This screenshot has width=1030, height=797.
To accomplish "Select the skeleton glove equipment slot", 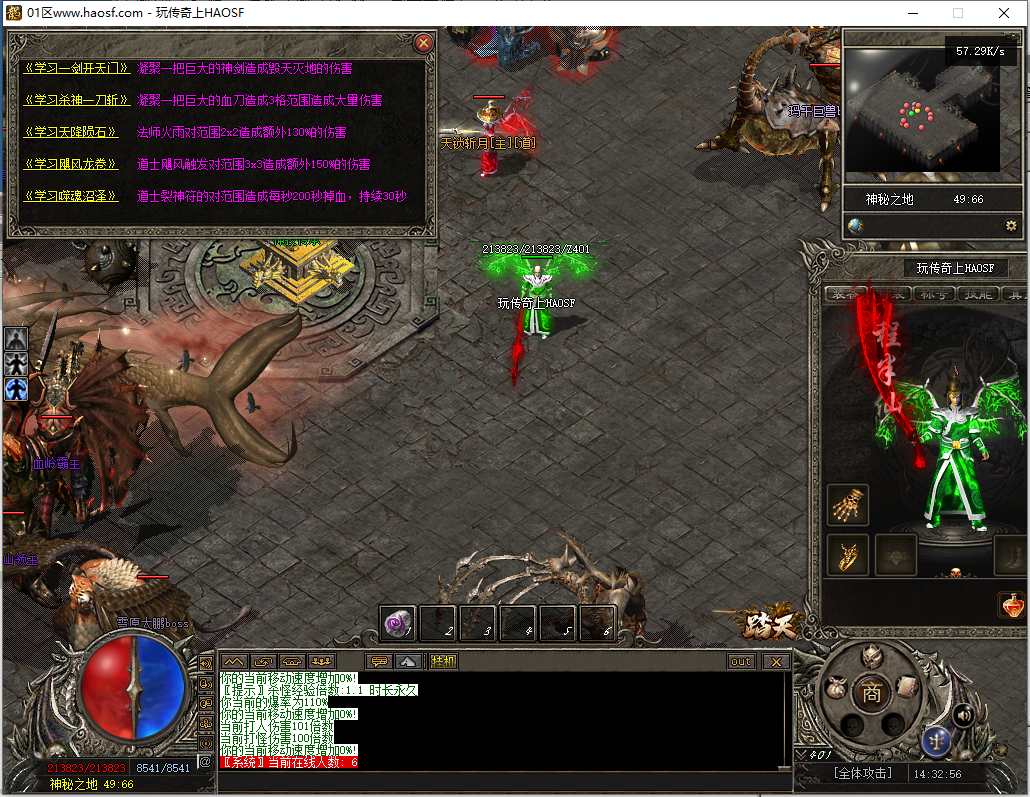I will pos(848,505).
